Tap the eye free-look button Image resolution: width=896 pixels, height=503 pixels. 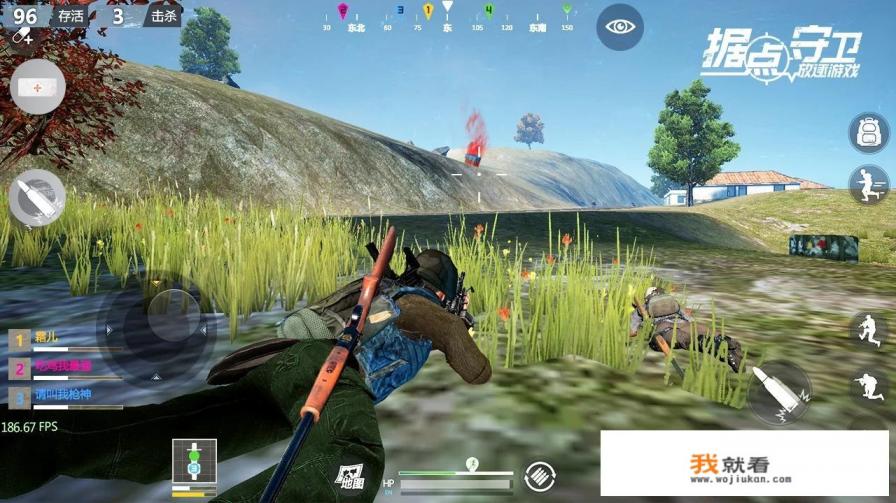pos(619,28)
